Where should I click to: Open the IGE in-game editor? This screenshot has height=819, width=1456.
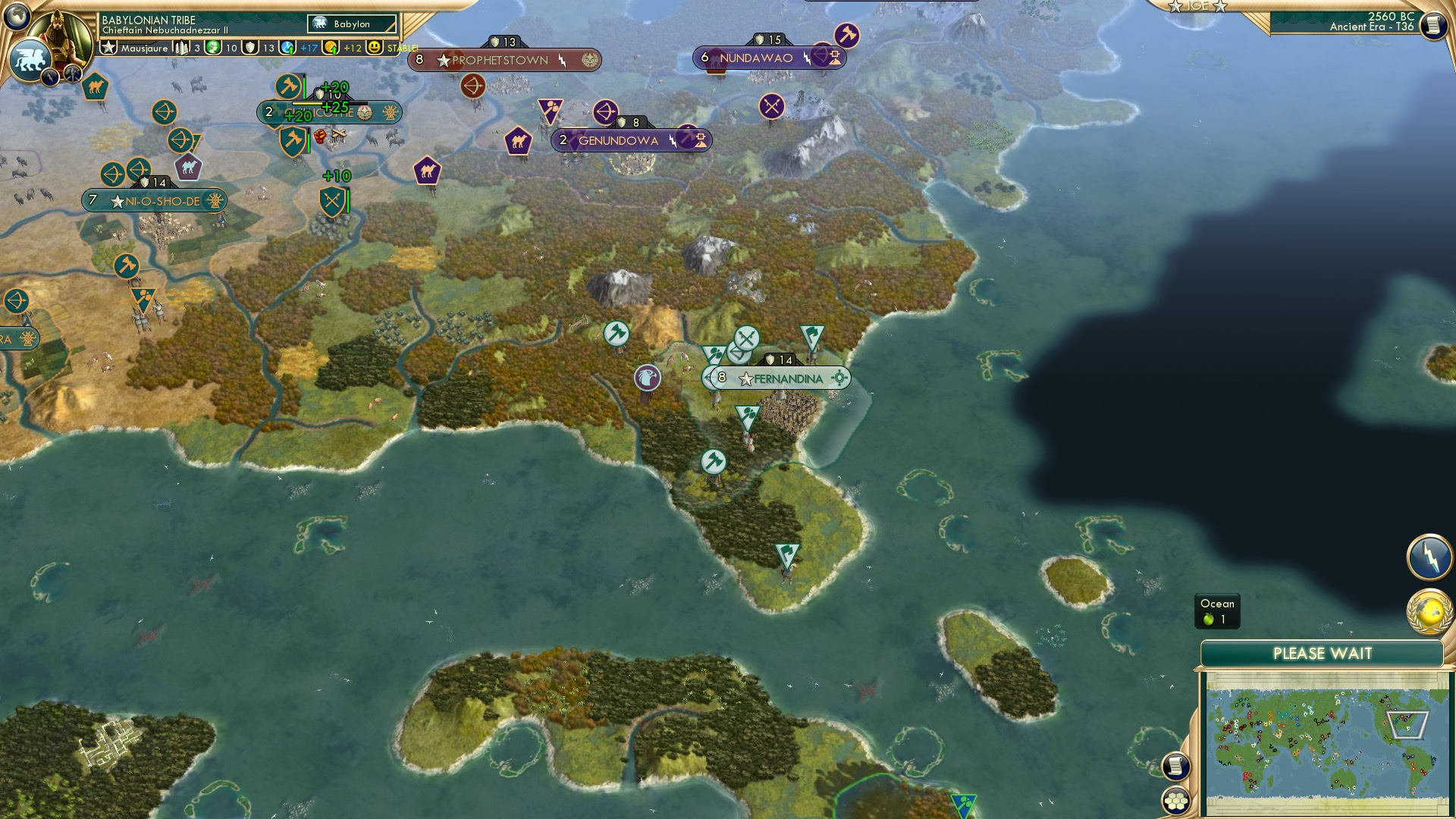pyautogui.click(x=1198, y=8)
